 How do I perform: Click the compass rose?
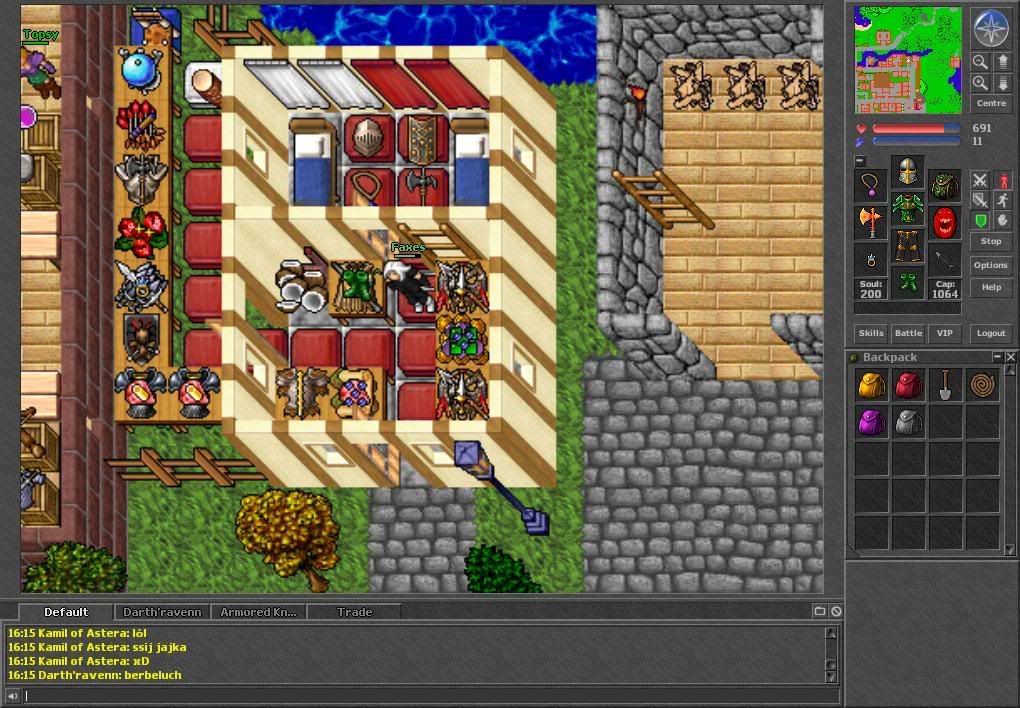pos(991,28)
